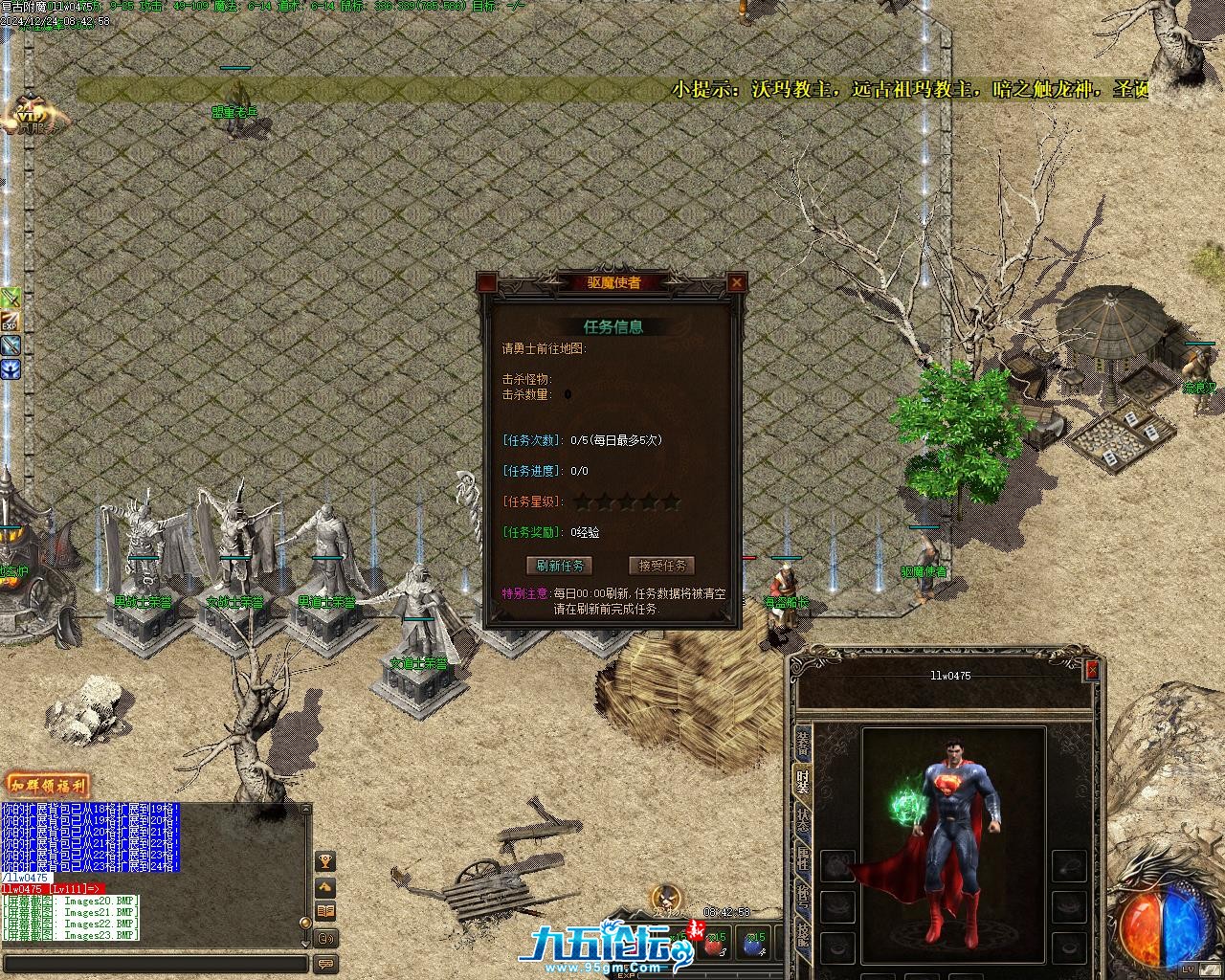Use the blue potion hotbar slot

coord(754,943)
